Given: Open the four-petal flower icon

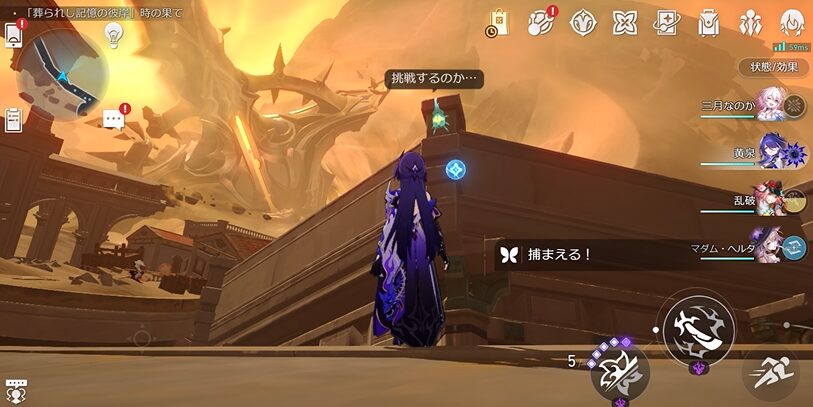Looking at the screenshot, I should [x=624, y=22].
